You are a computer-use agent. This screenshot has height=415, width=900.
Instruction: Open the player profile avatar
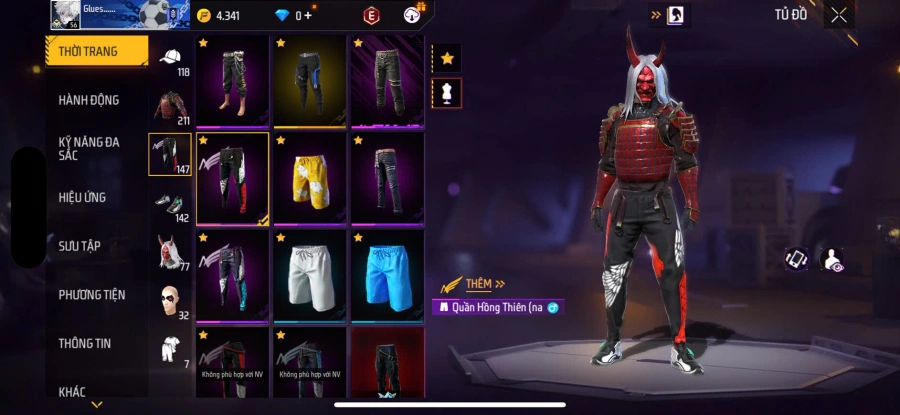point(66,14)
